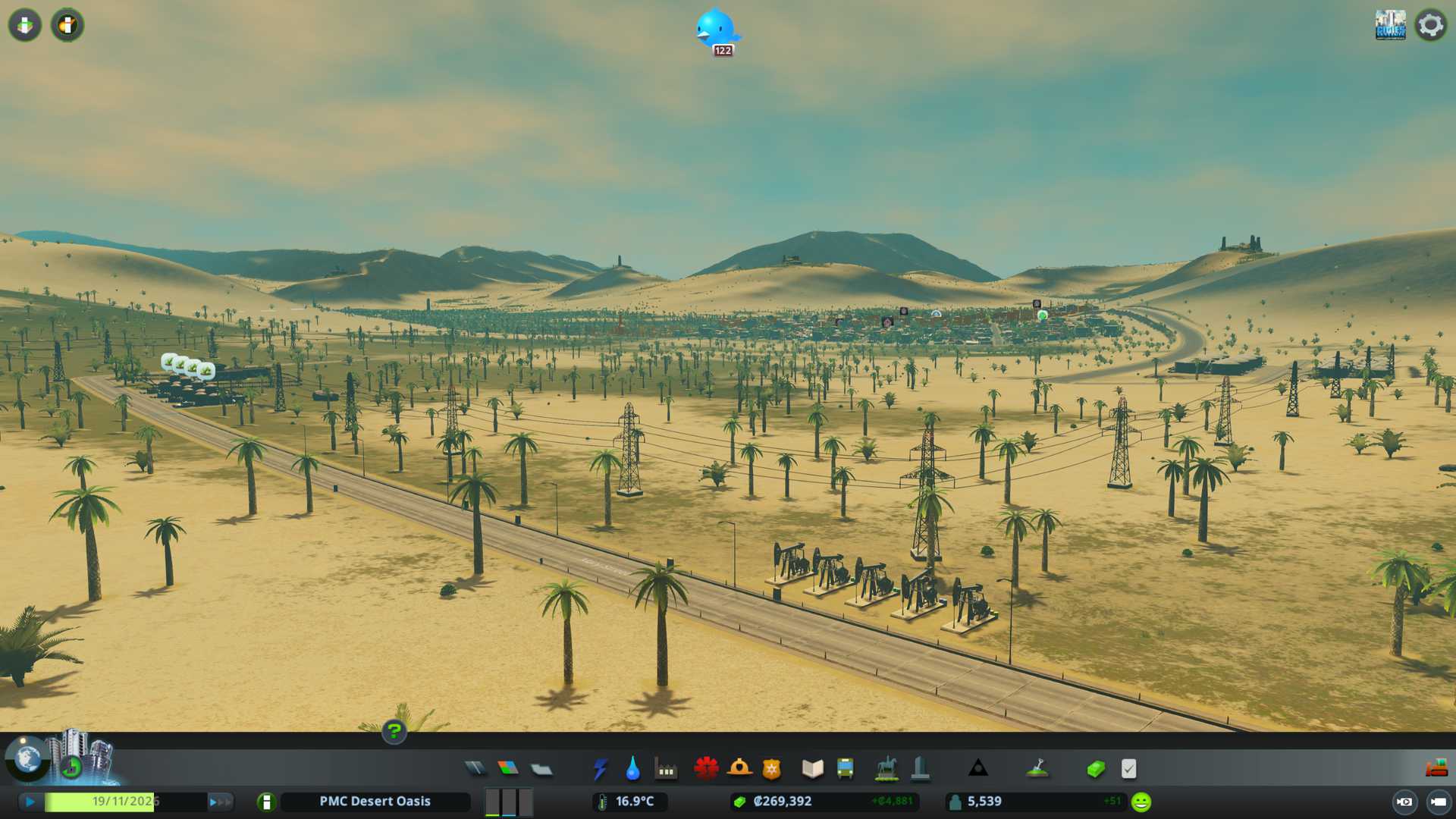
Task: Choose the Fire Department helmet menu
Action: (x=739, y=769)
